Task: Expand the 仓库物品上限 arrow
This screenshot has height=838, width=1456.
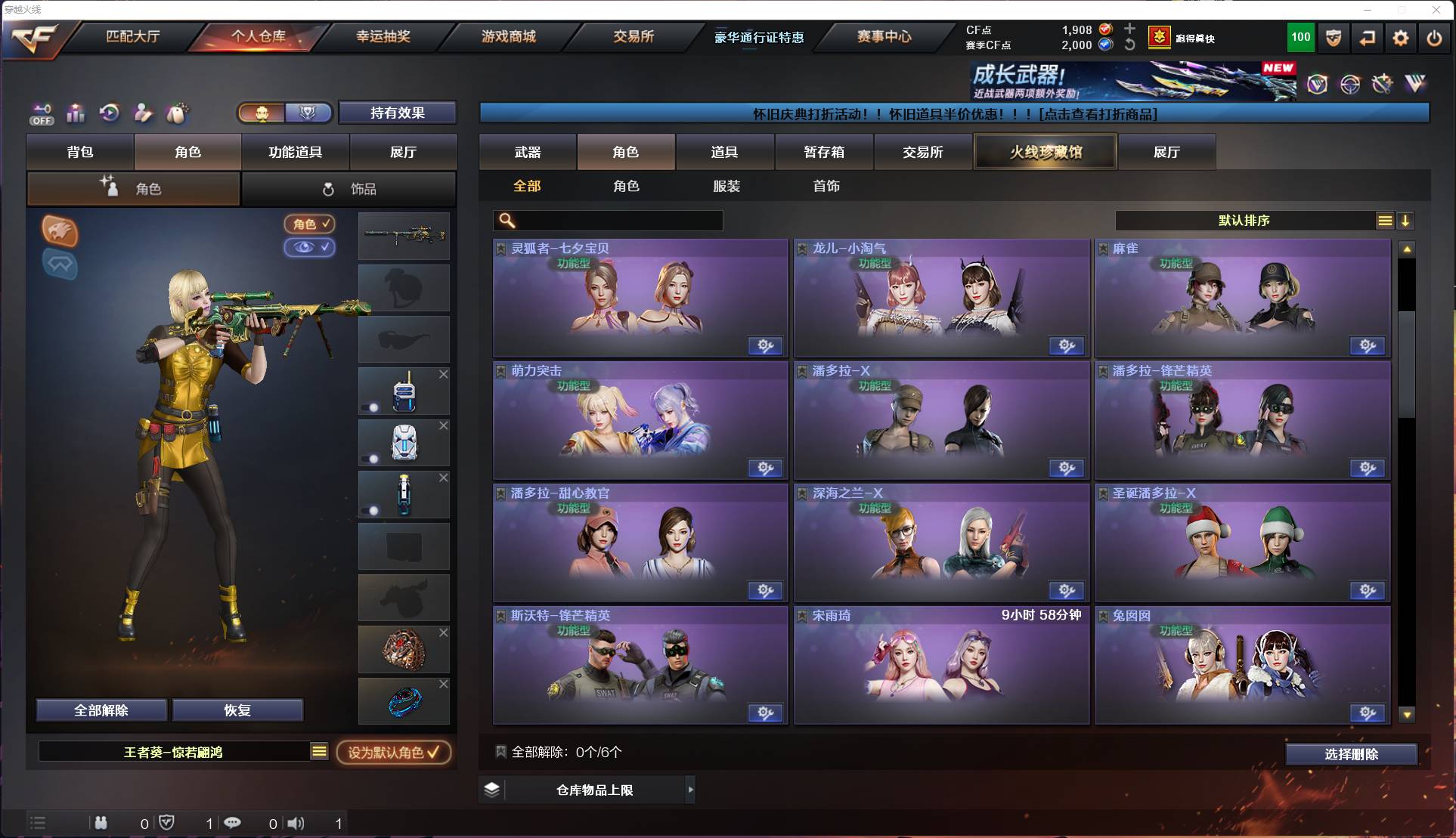Action: point(691,790)
